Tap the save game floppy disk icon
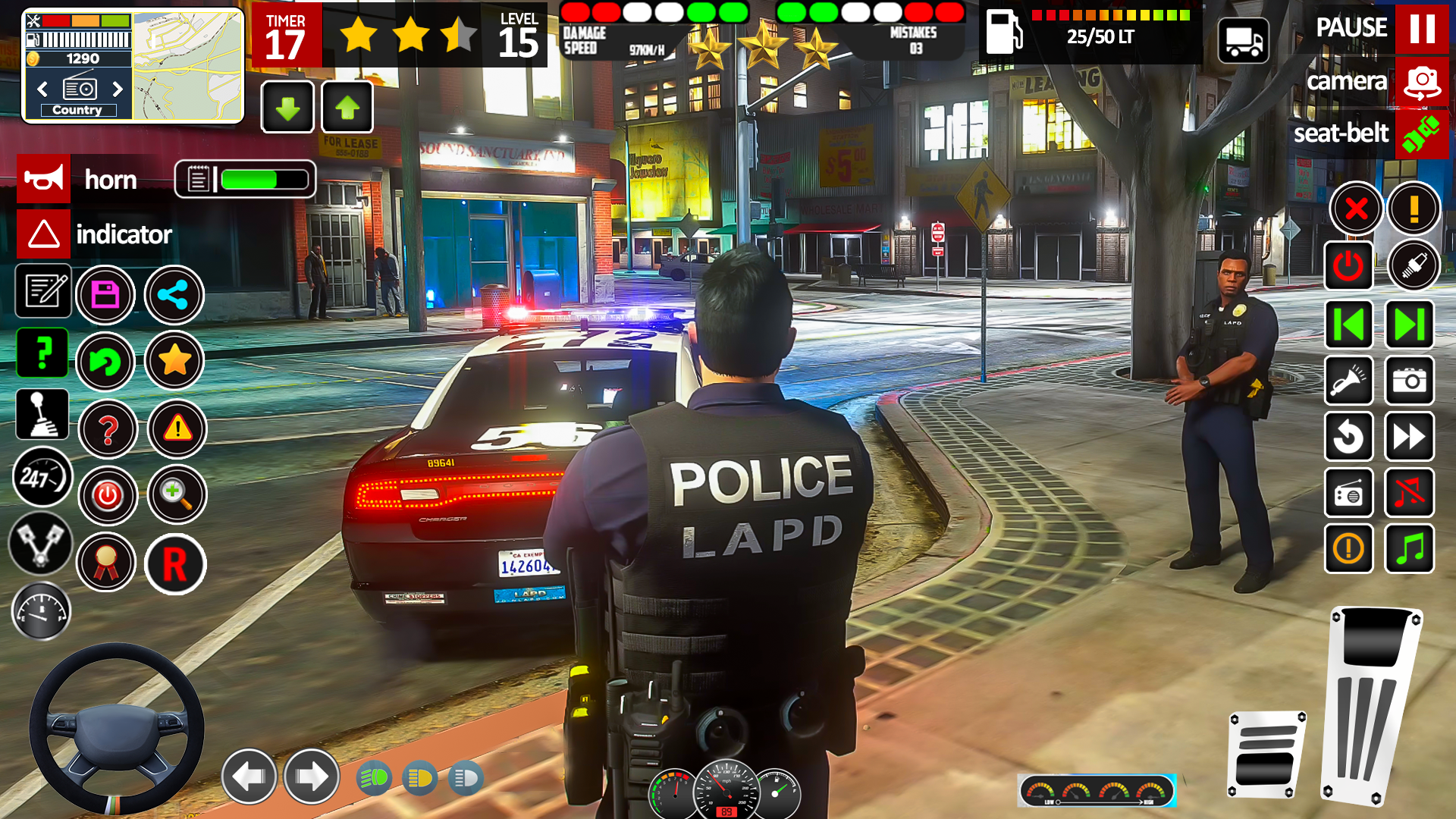 pyautogui.click(x=105, y=294)
